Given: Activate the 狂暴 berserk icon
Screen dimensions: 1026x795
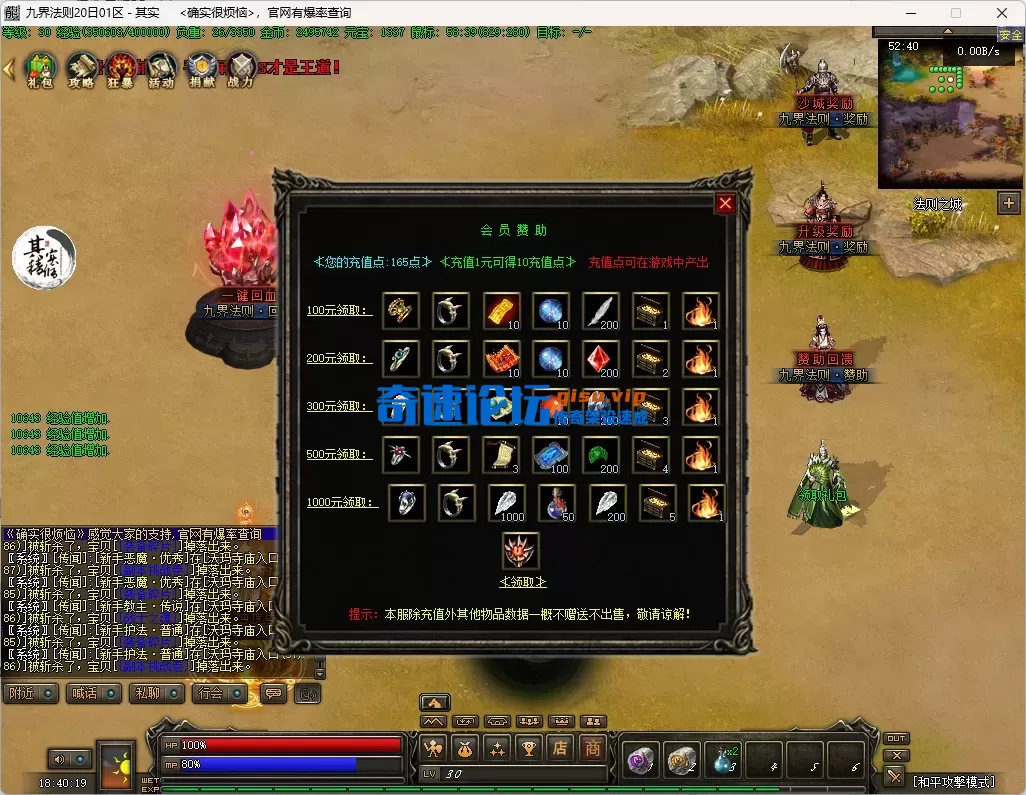Looking at the screenshot, I should (x=121, y=69).
